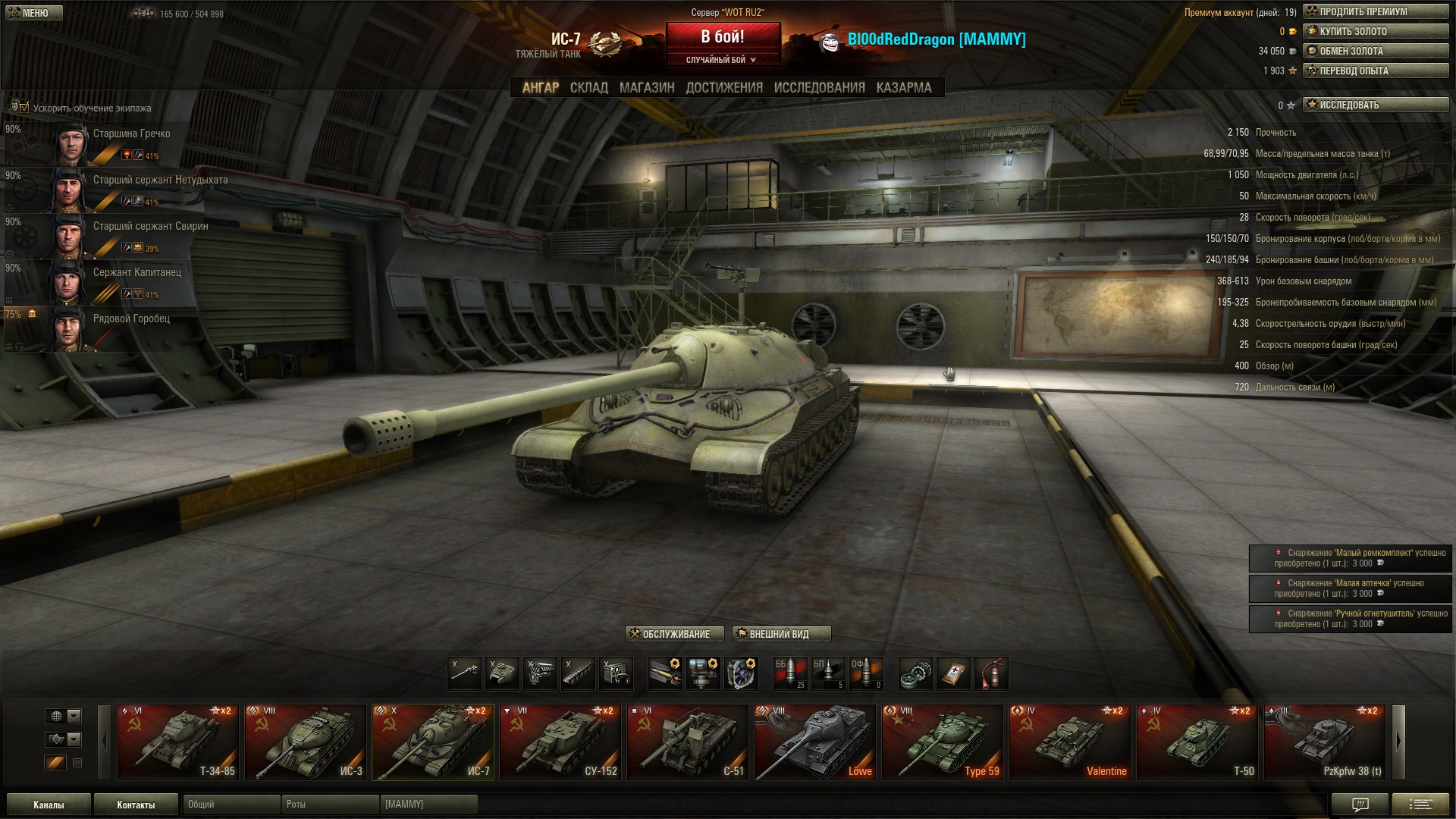The width and height of the screenshot is (1456, 819).
Task: Click Продлить премиум button
Action: pos(1375,11)
